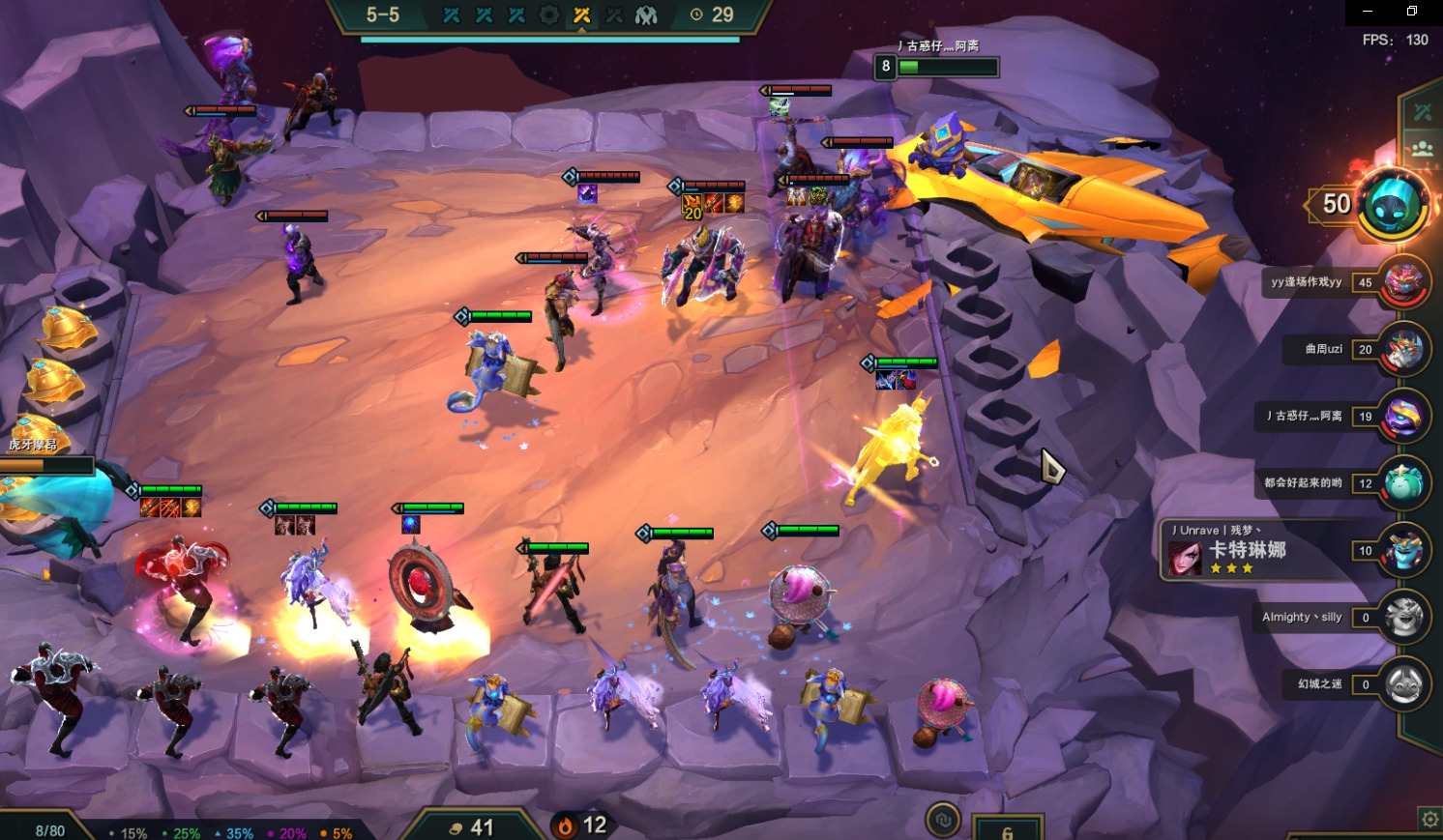
Task: Minimize the game window
Action: pos(1368,12)
